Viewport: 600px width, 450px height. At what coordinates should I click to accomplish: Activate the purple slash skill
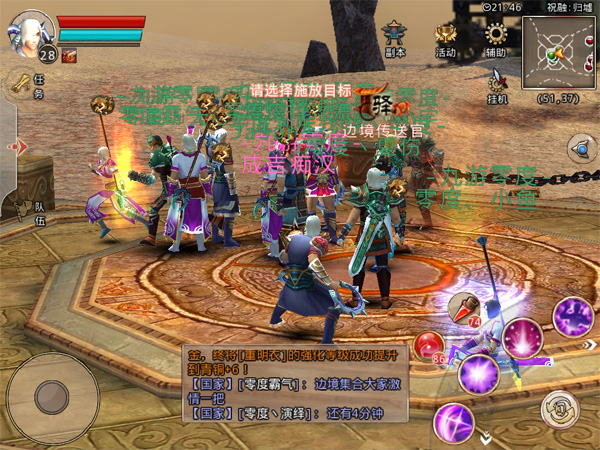point(453,420)
